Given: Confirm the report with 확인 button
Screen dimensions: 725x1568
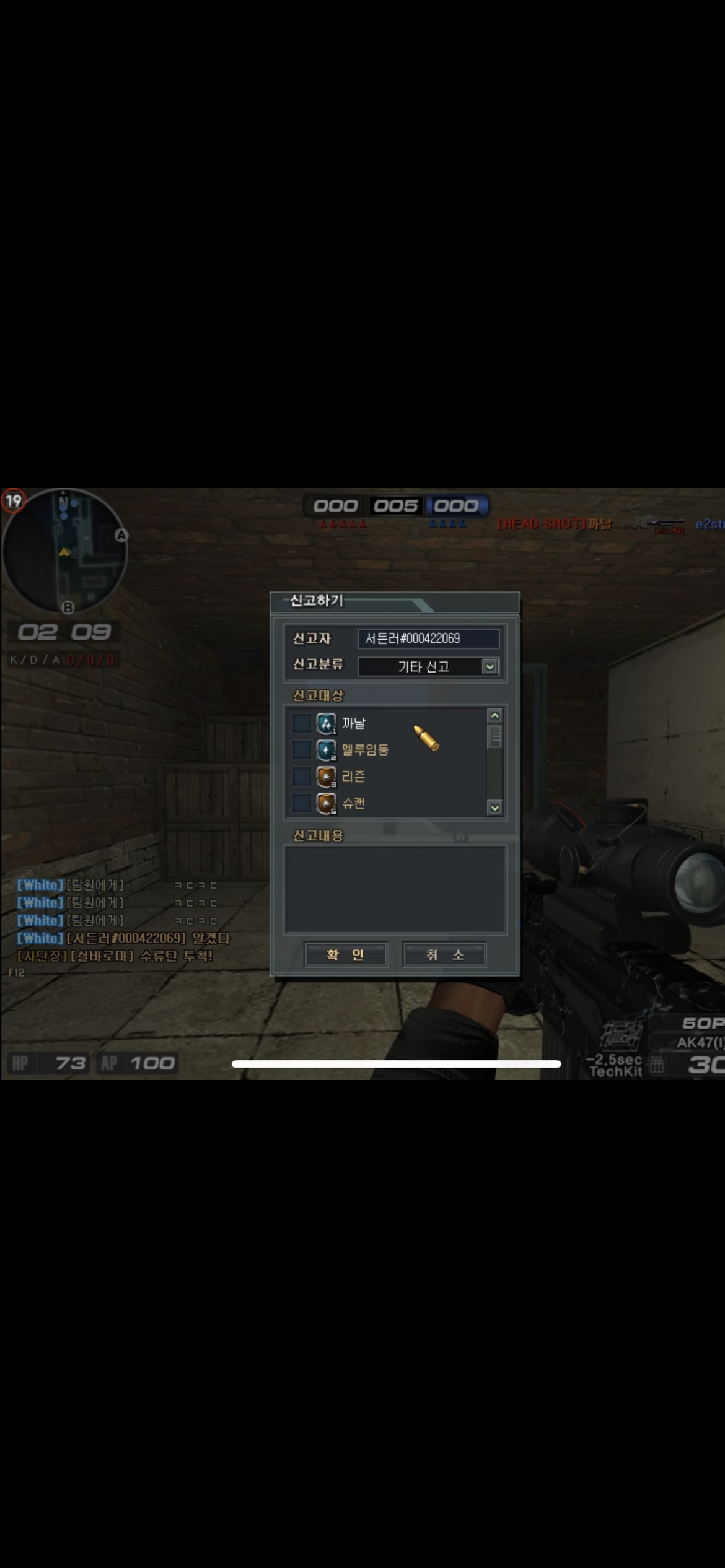Looking at the screenshot, I should click(345, 954).
